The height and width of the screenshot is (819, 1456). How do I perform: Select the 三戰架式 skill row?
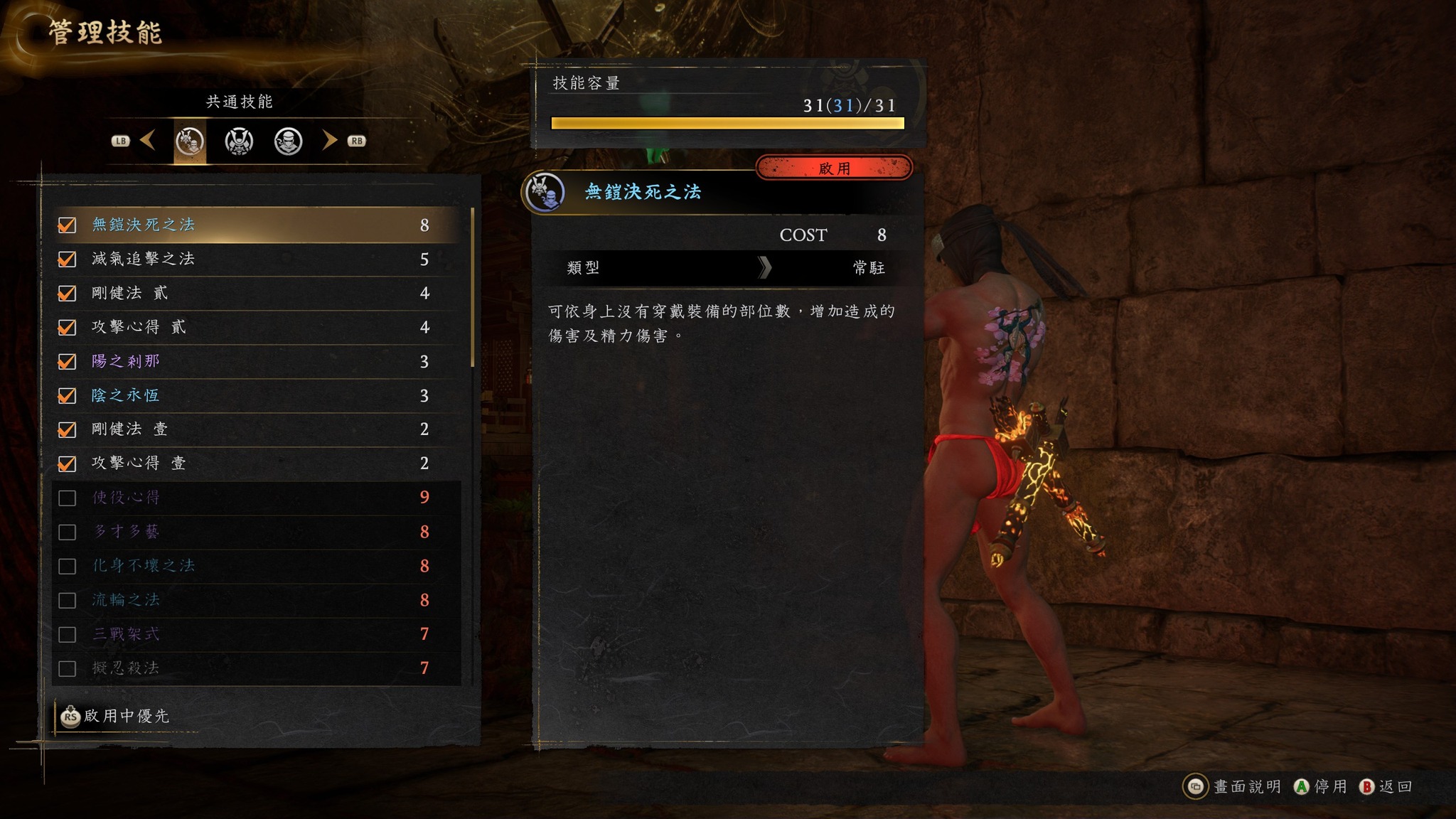(256, 633)
